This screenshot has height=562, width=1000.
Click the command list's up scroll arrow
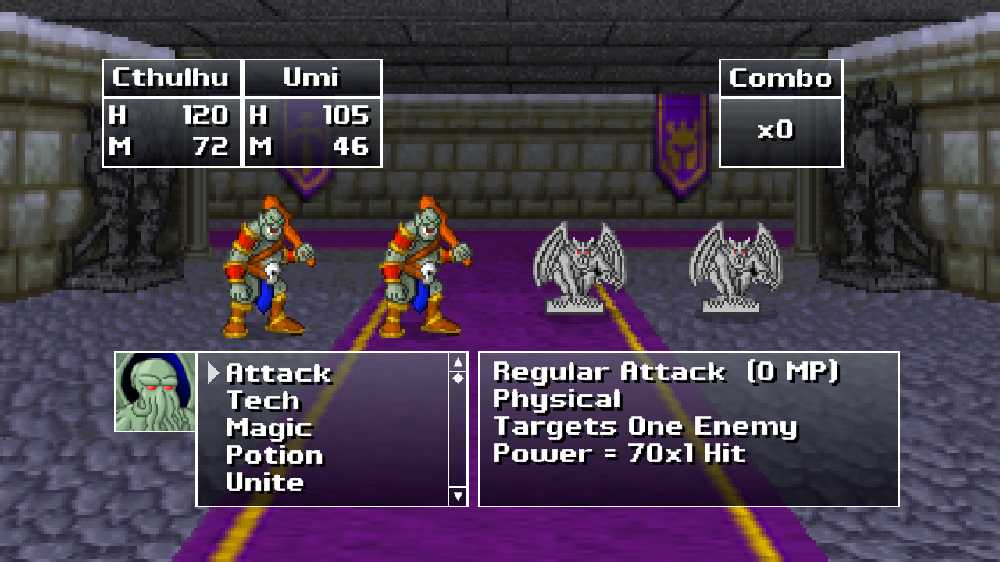458,362
